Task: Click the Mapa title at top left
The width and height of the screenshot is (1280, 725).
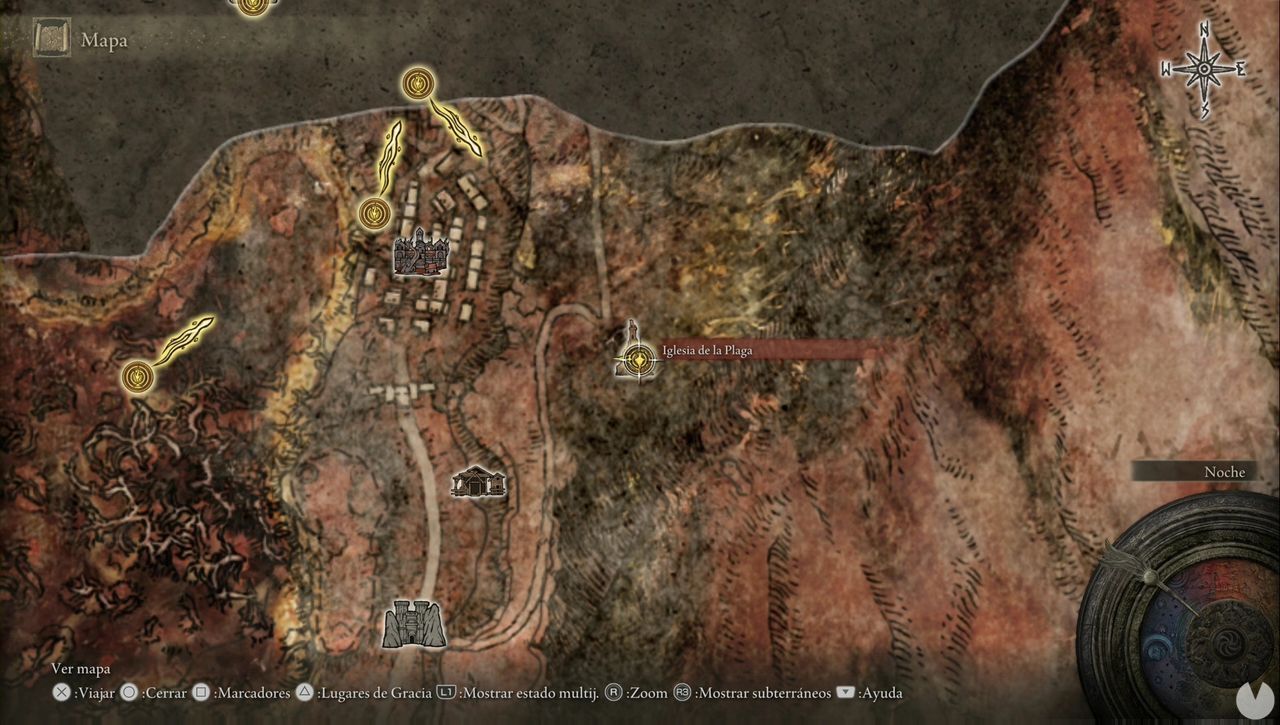Action: [103, 40]
